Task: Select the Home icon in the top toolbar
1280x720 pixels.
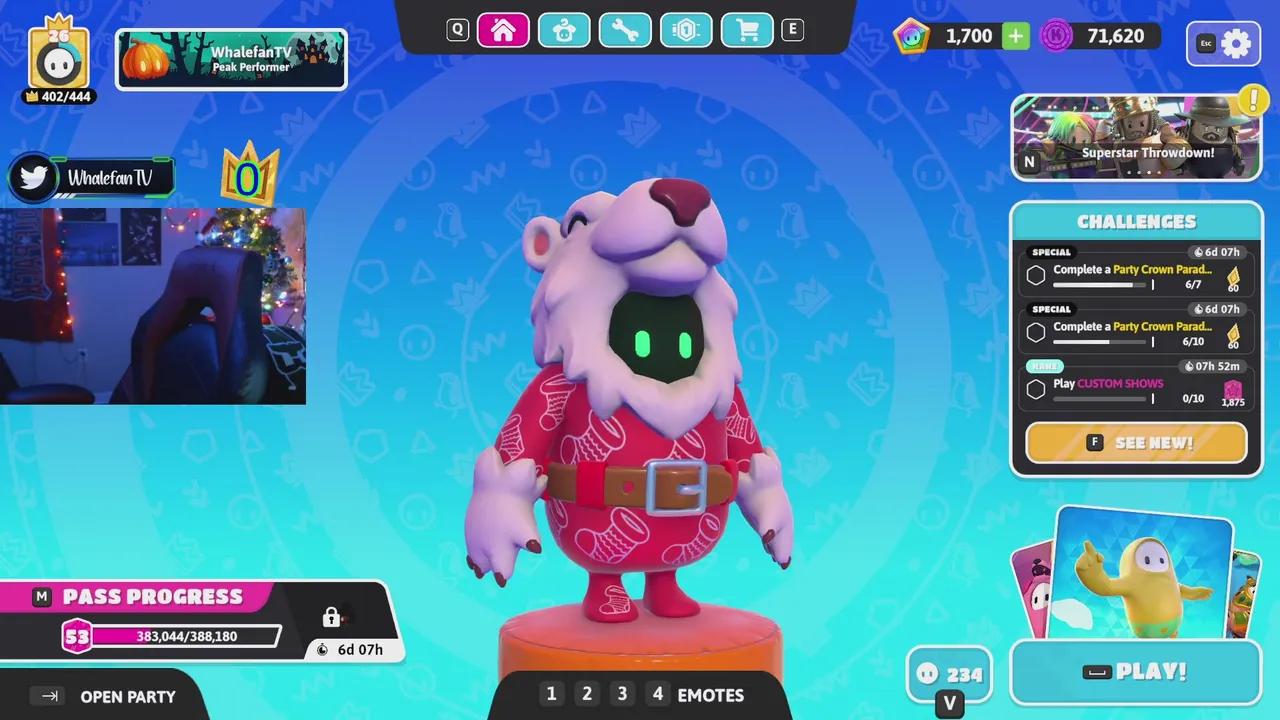Action: 503,30
